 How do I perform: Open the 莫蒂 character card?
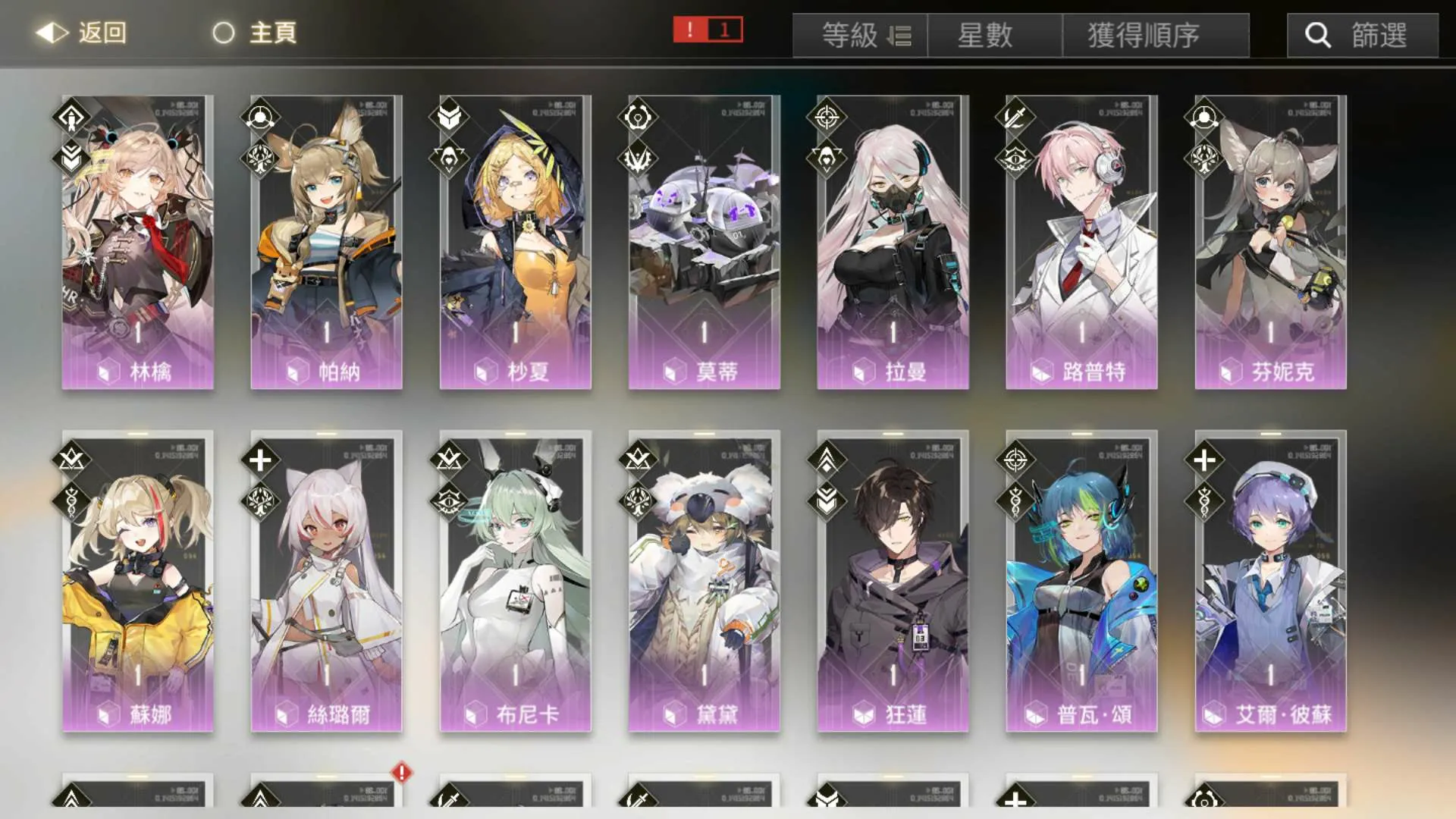pyautogui.click(x=704, y=243)
